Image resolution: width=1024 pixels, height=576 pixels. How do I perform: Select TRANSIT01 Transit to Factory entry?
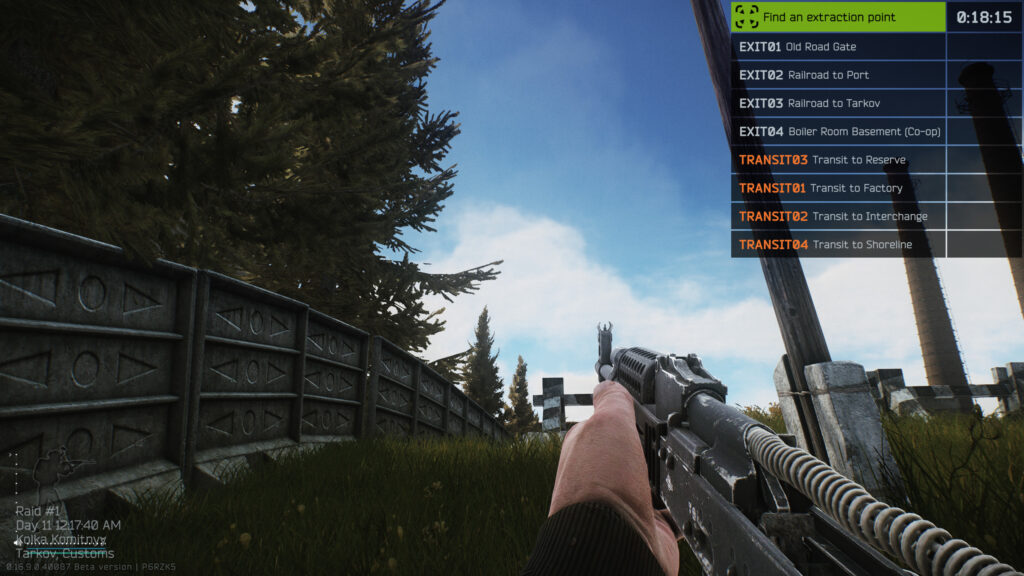(838, 188)
